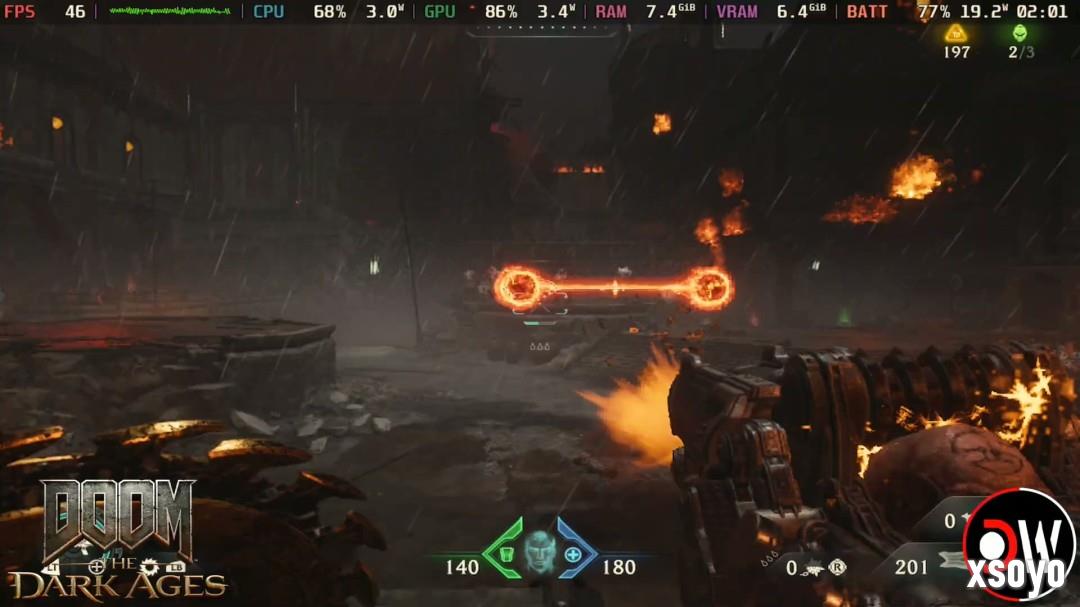Click the compass bar at top center
This screenshot has height=607, width=1080.
543,30
